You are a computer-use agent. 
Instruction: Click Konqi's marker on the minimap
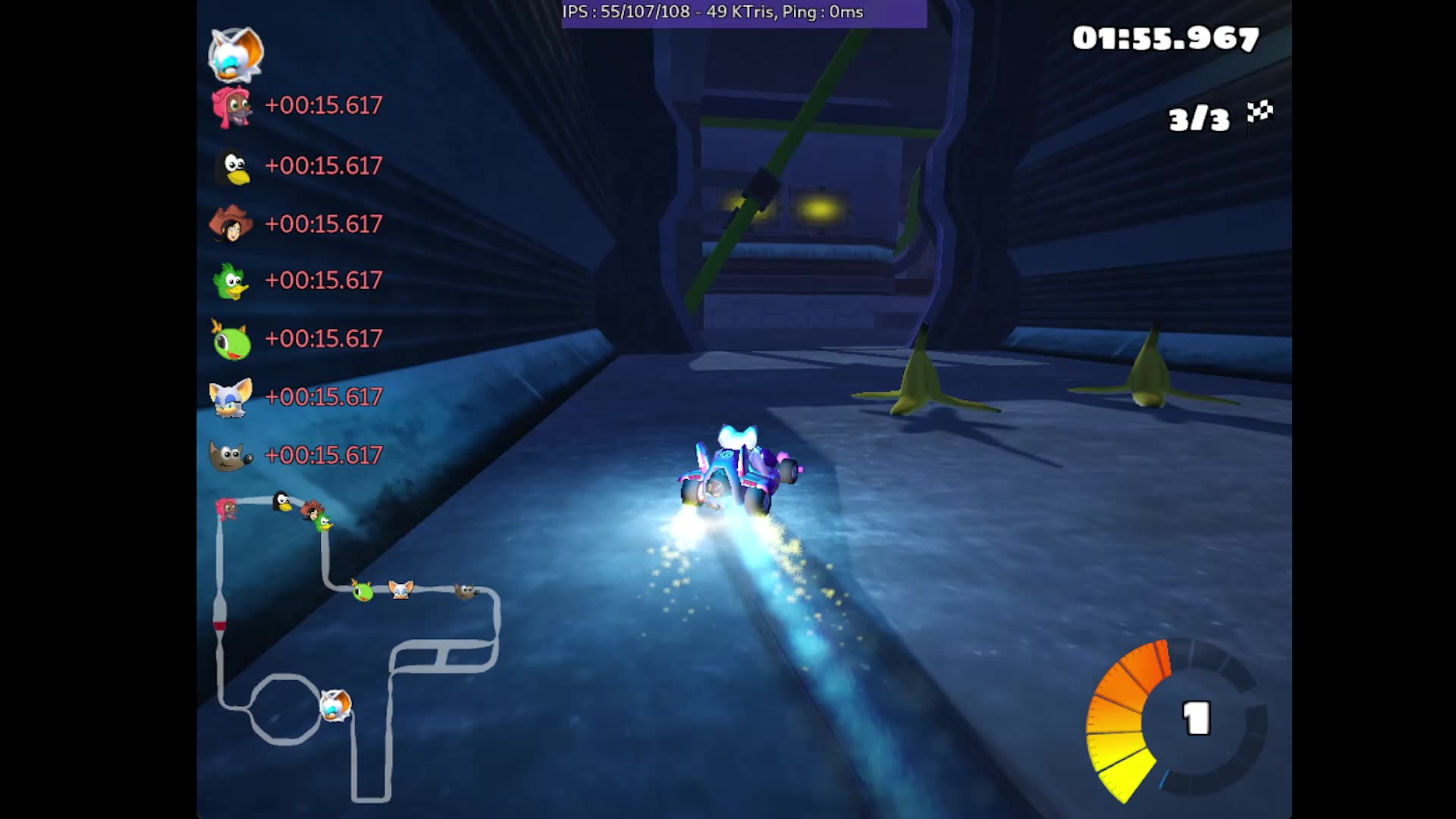(x=362, y=591)
